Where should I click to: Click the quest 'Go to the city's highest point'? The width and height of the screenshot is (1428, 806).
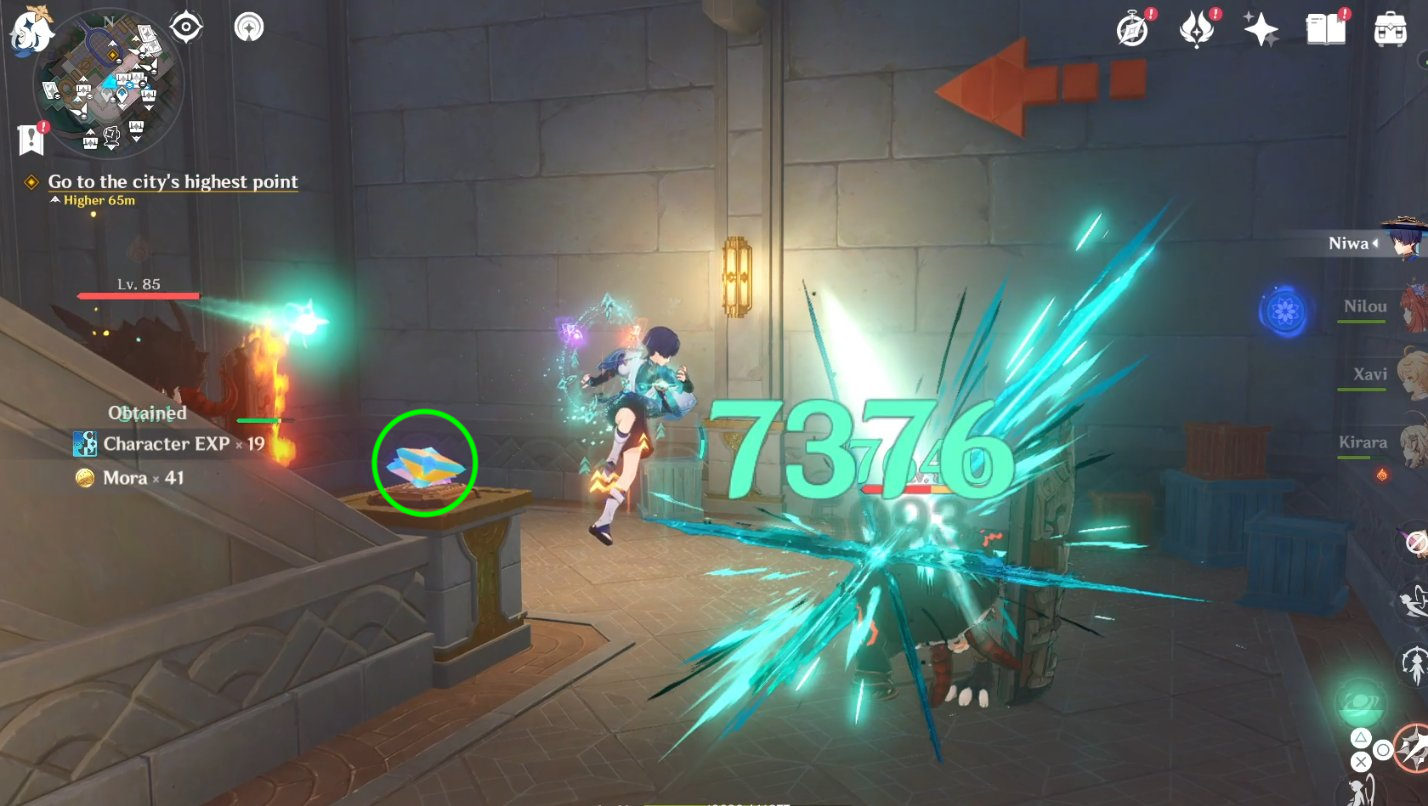point(170,181)
